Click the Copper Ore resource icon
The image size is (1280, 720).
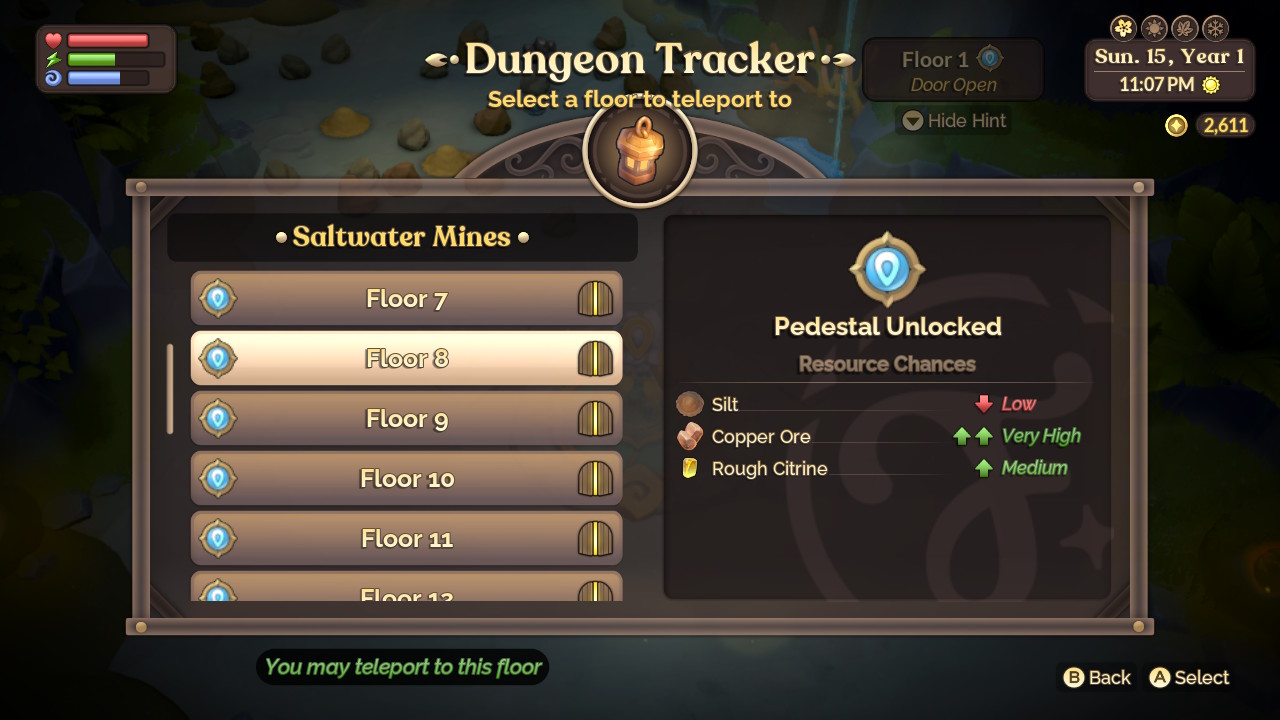click(x=690, y=436)
